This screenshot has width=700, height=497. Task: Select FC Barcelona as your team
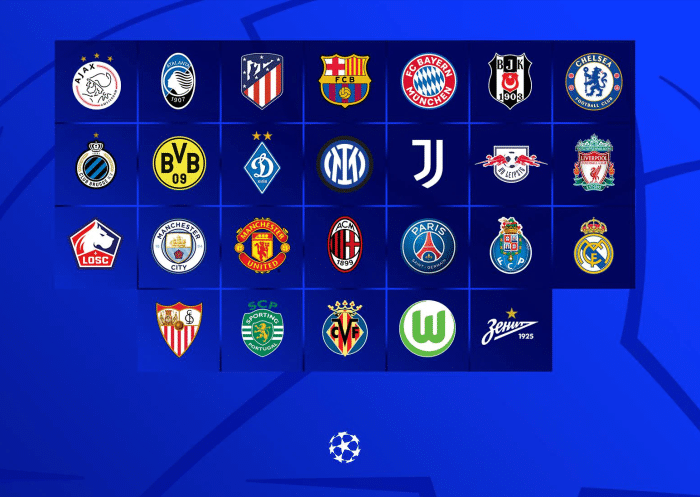[x=345, y=82]
